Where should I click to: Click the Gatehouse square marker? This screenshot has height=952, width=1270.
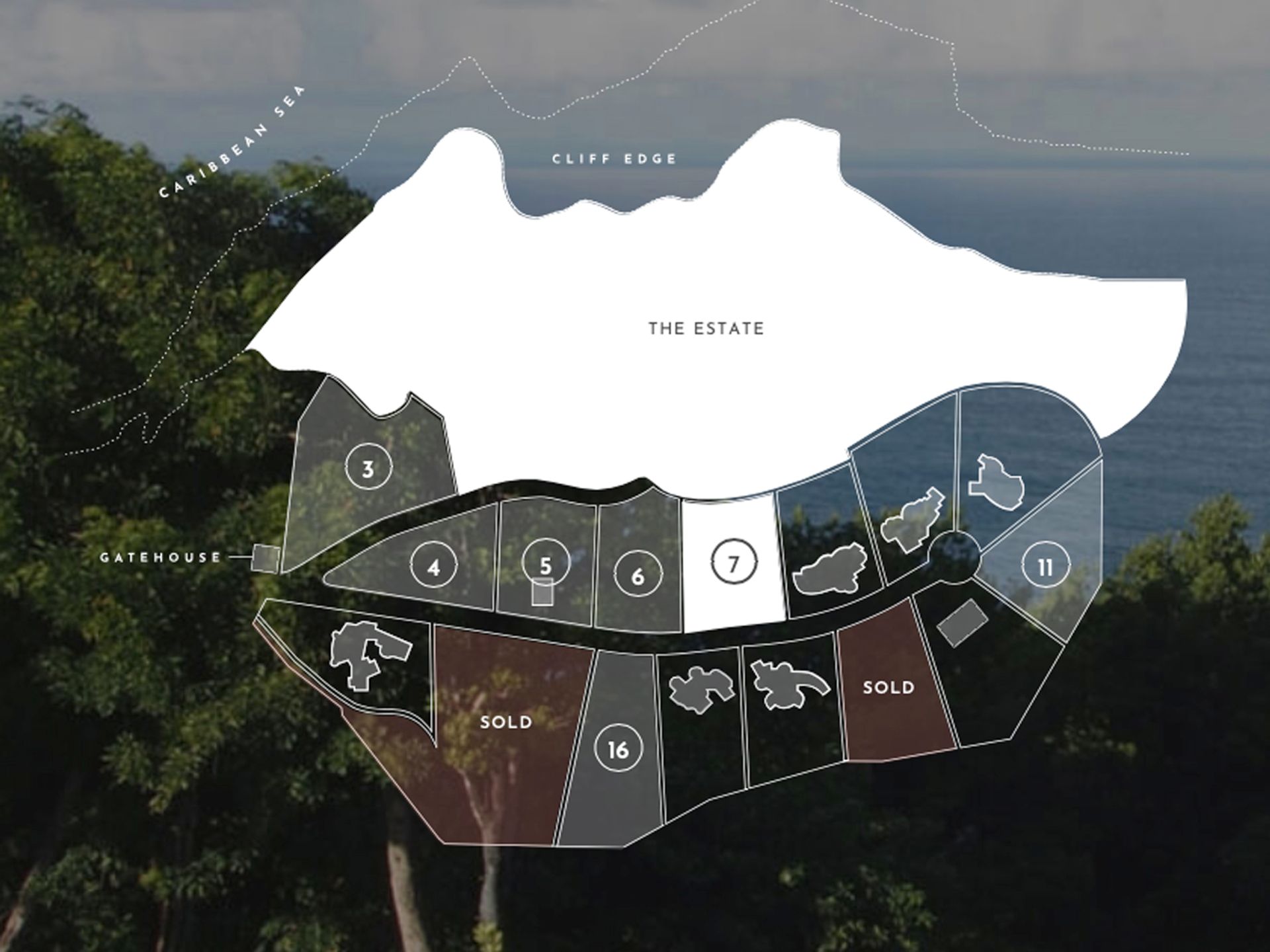click(x=266, y=558)
